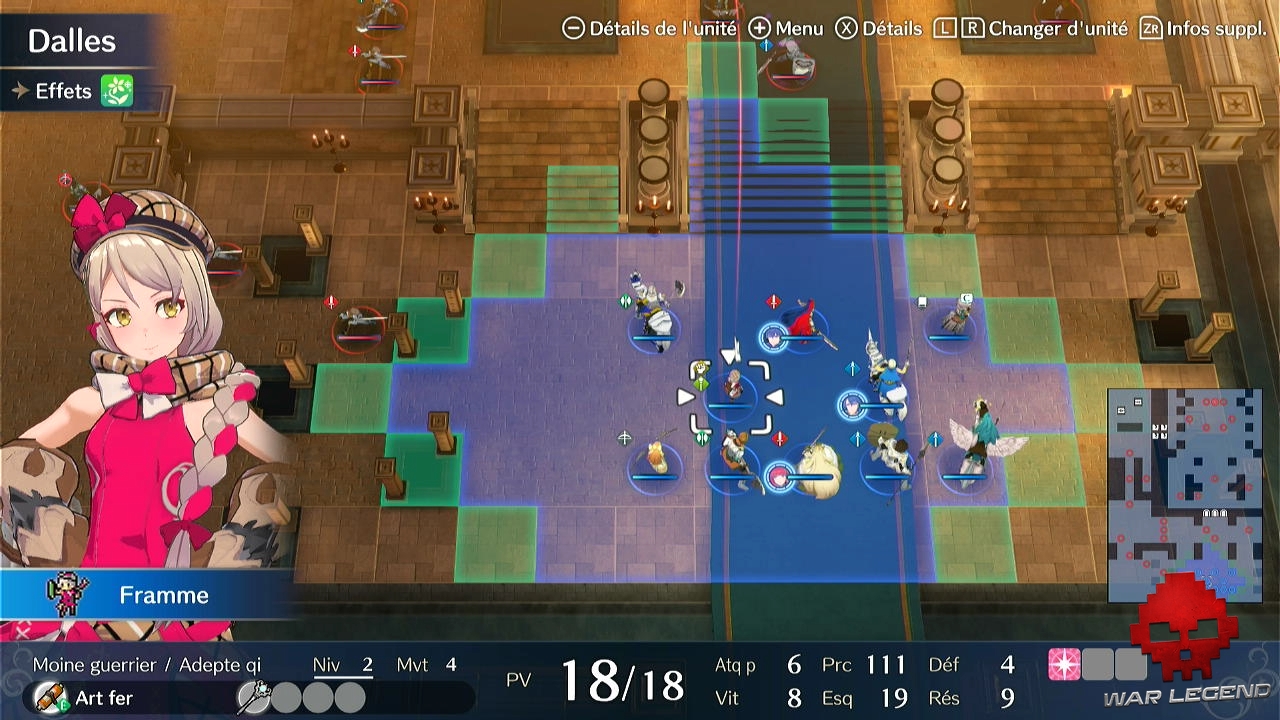Expand unit details with the minus button prompt
Viewport: 1280px width, 720px height.
[573, 29]
